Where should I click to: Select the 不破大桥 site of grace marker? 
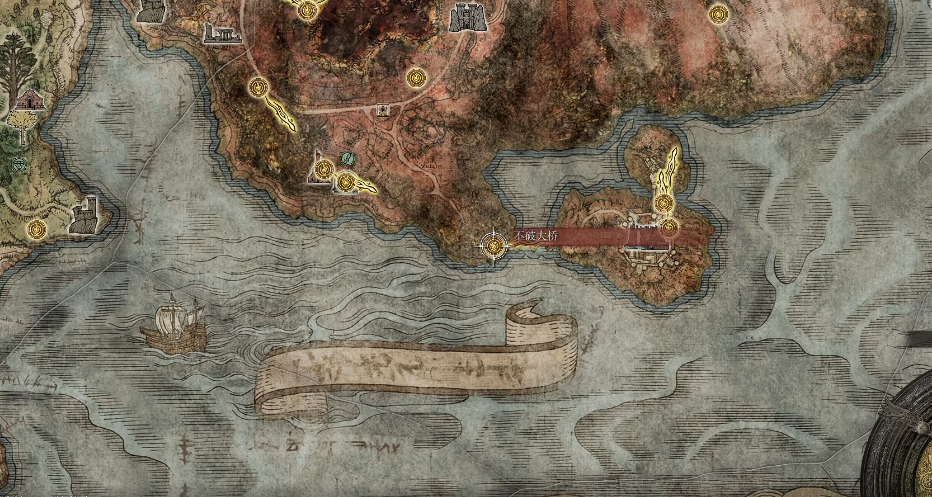pos(493,243)
